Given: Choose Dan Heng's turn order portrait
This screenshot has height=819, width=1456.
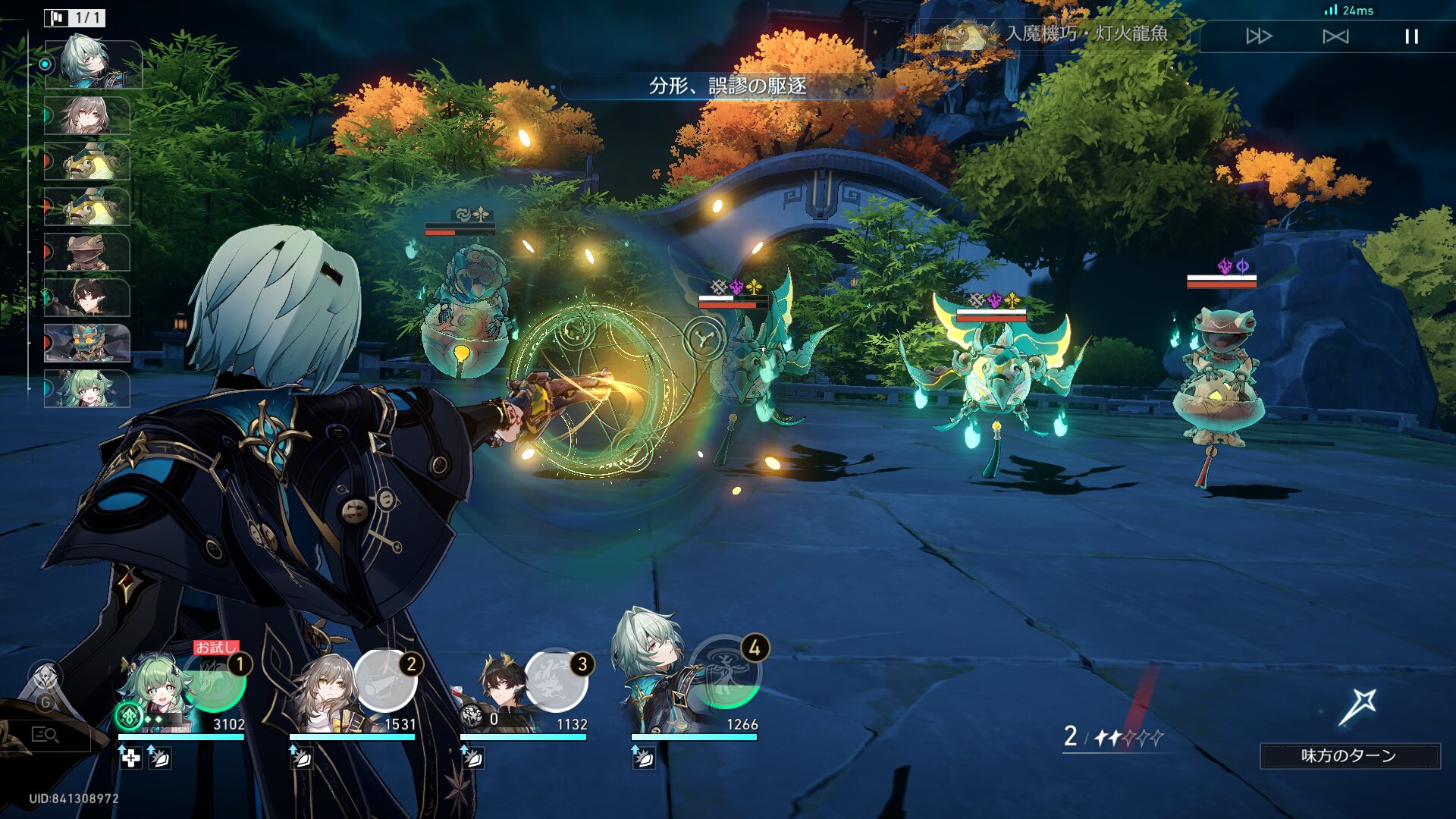Looking at the screenshot, I should pos(87,297).
